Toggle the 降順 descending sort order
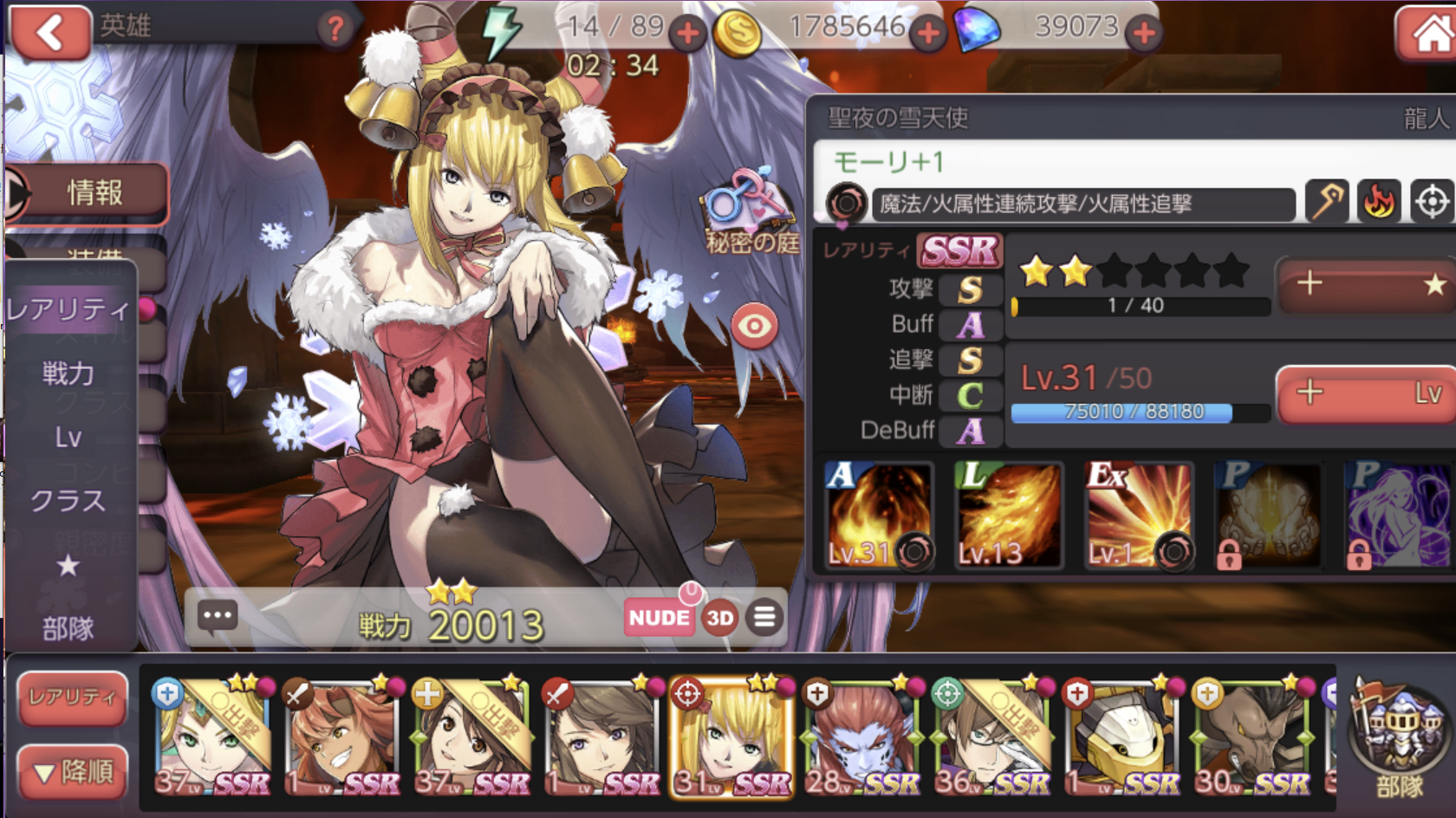 coord(72,771)
